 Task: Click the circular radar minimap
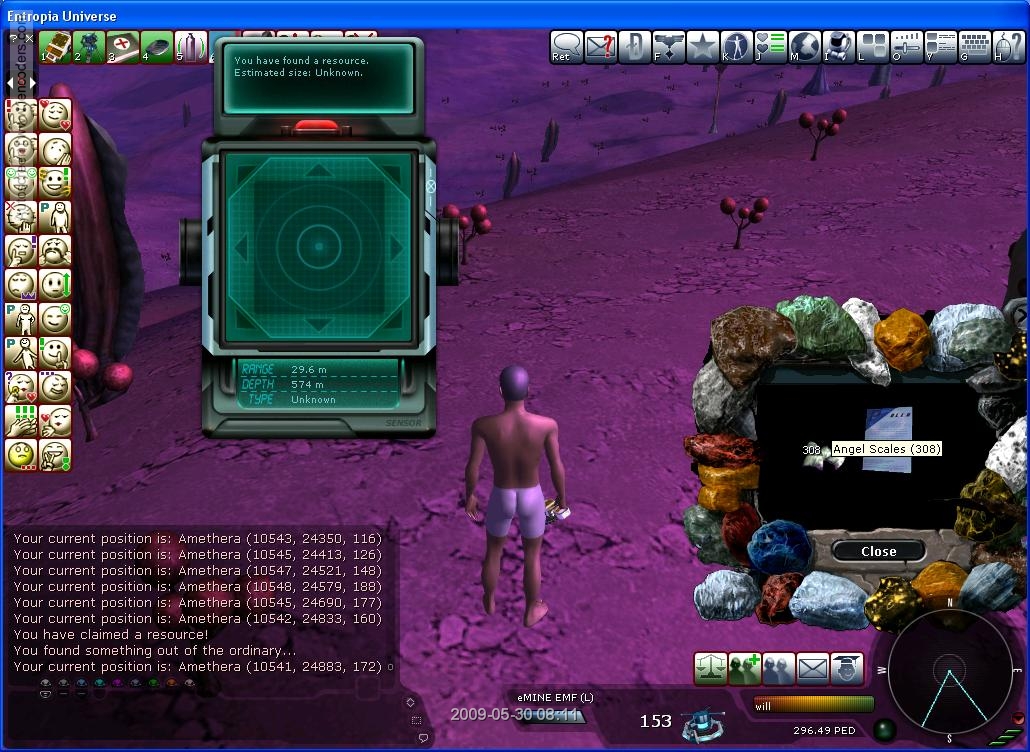click(950, 670)
